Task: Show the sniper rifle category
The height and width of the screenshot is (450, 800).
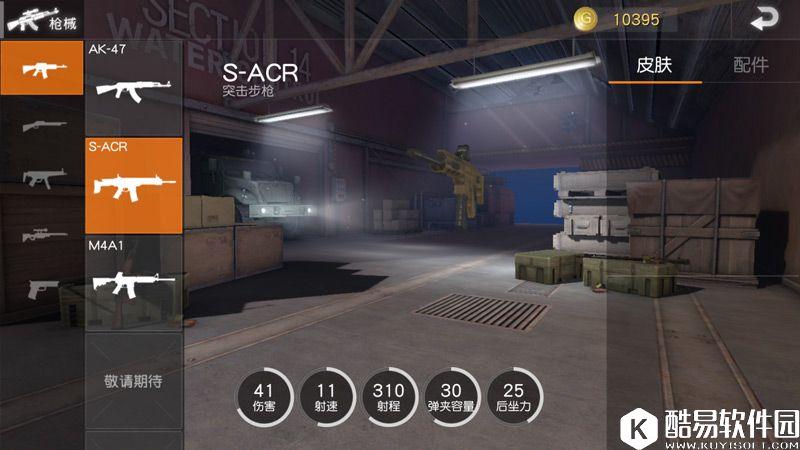Action: (42, 234)
